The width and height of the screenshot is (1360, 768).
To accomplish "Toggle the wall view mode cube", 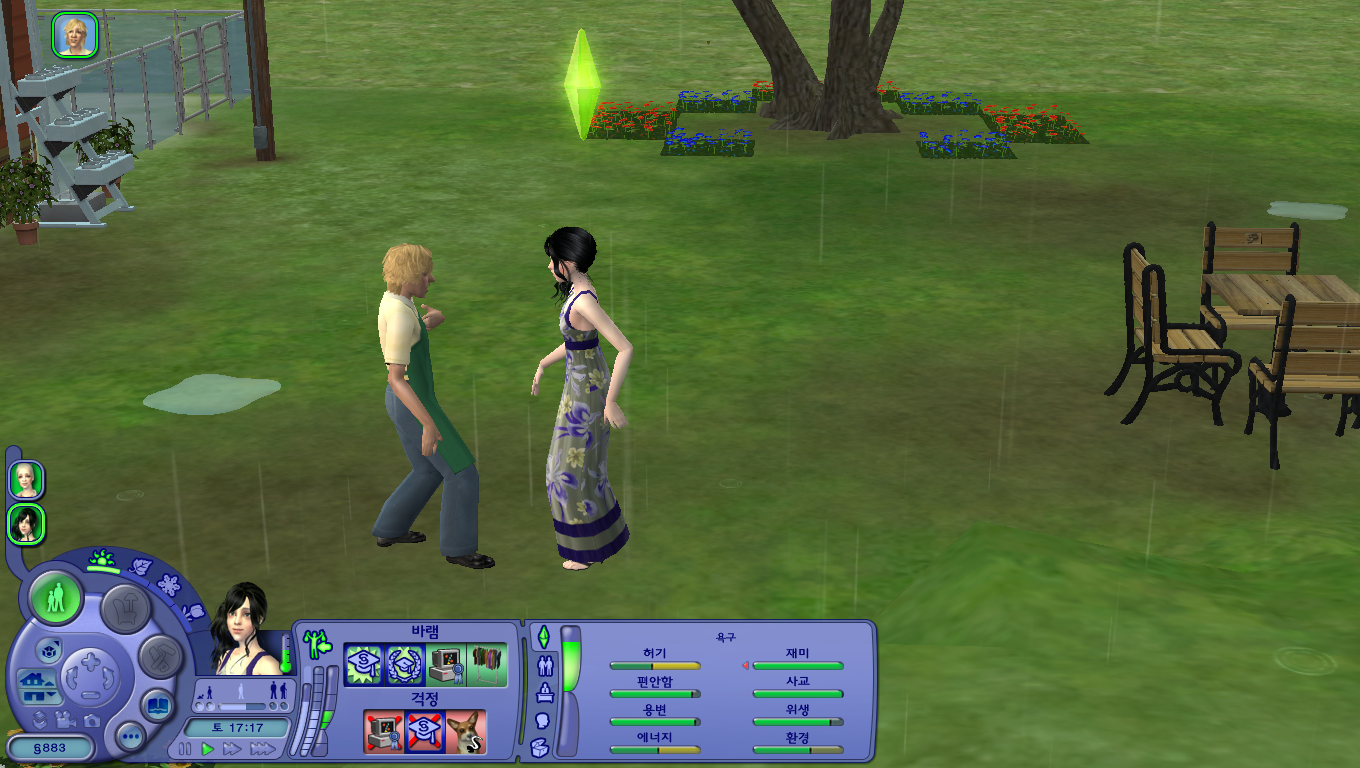I will point(50,651).
